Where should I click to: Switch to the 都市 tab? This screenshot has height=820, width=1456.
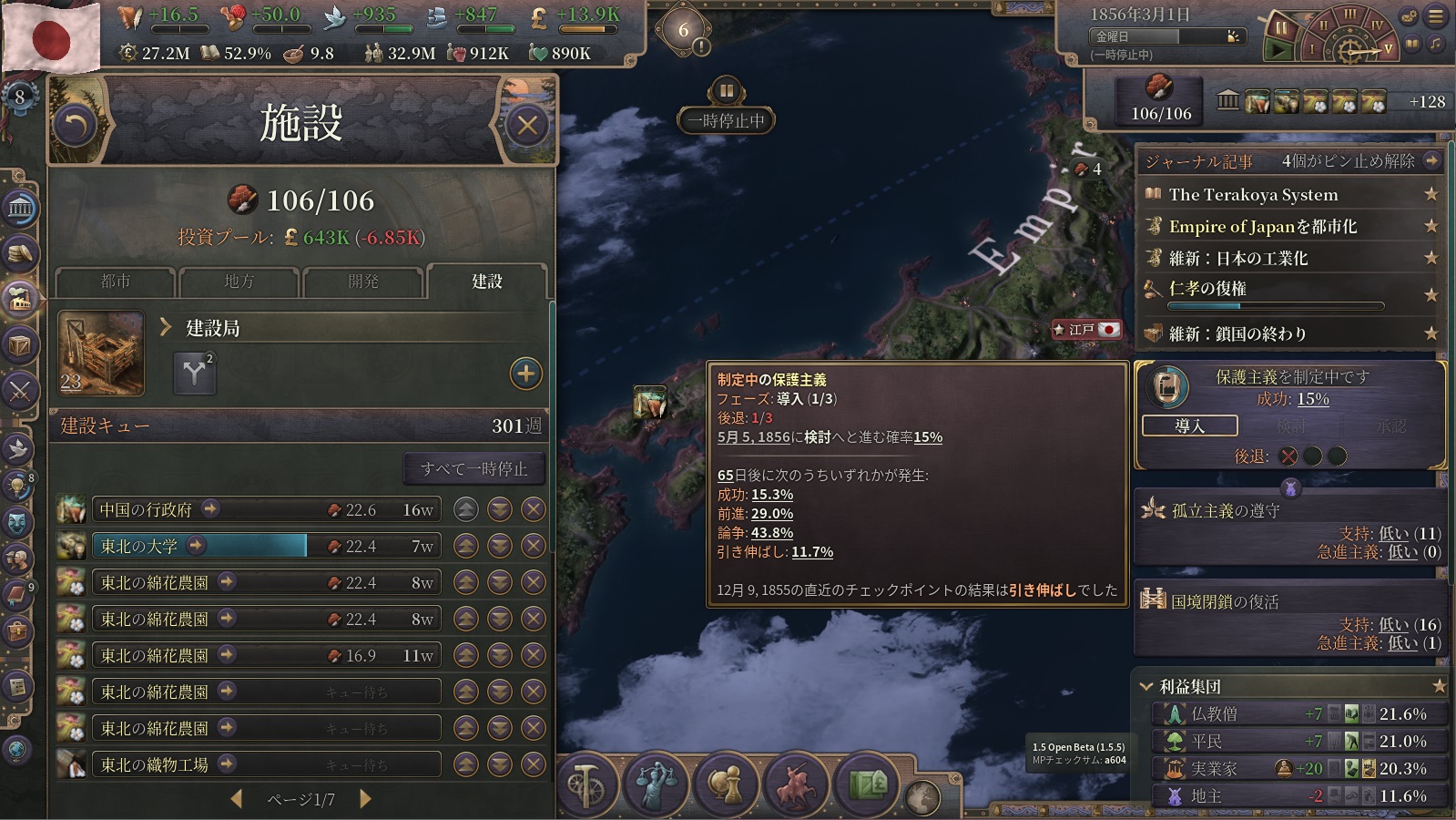pos(116,282)
